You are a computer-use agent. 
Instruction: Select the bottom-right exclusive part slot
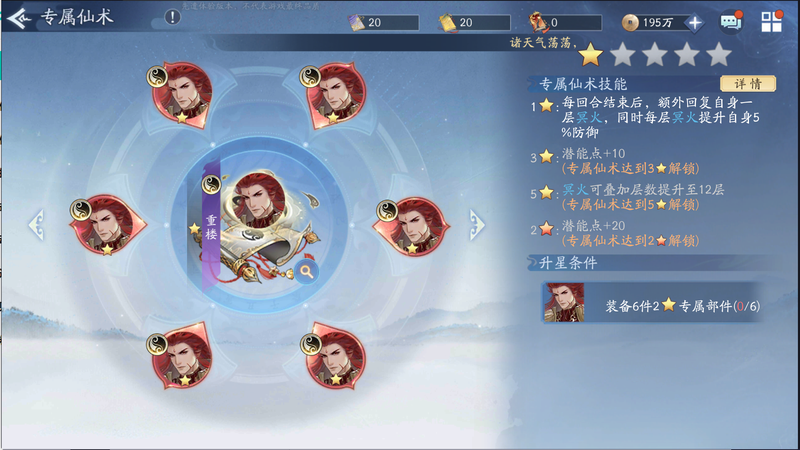335,354
